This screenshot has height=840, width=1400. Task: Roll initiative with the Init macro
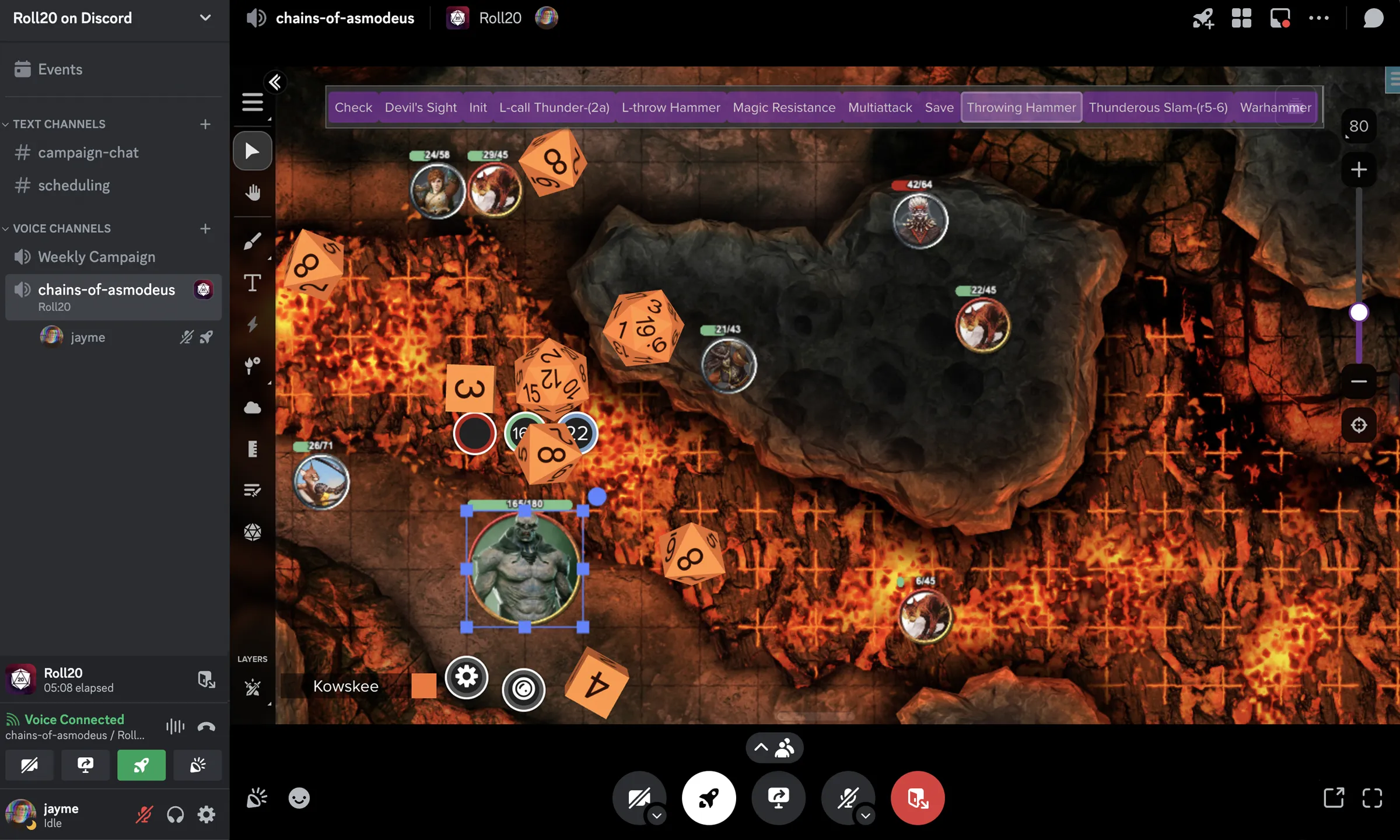point(478,107)
